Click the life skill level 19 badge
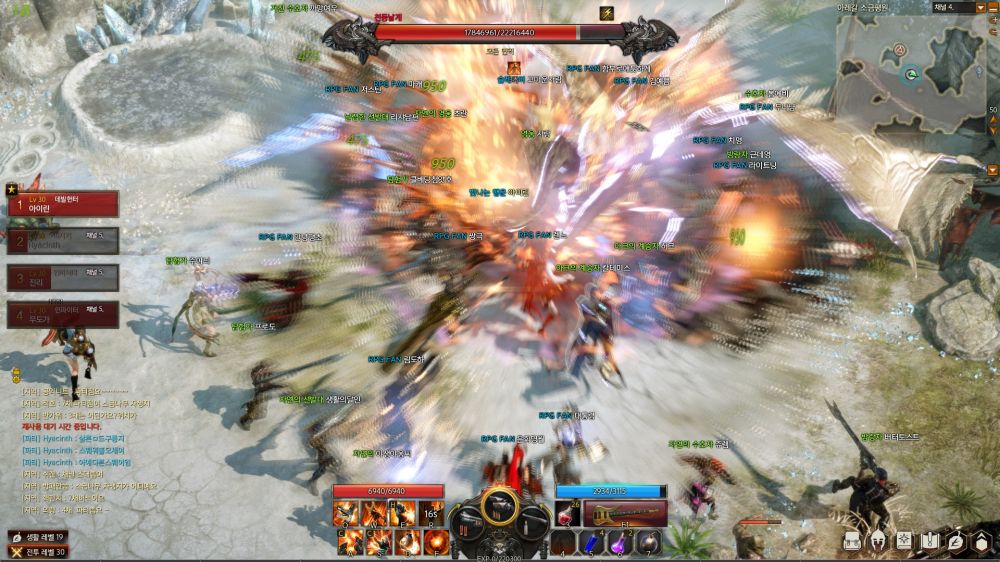The width and height of the screenshot is (1000, 562). point(37,537)
